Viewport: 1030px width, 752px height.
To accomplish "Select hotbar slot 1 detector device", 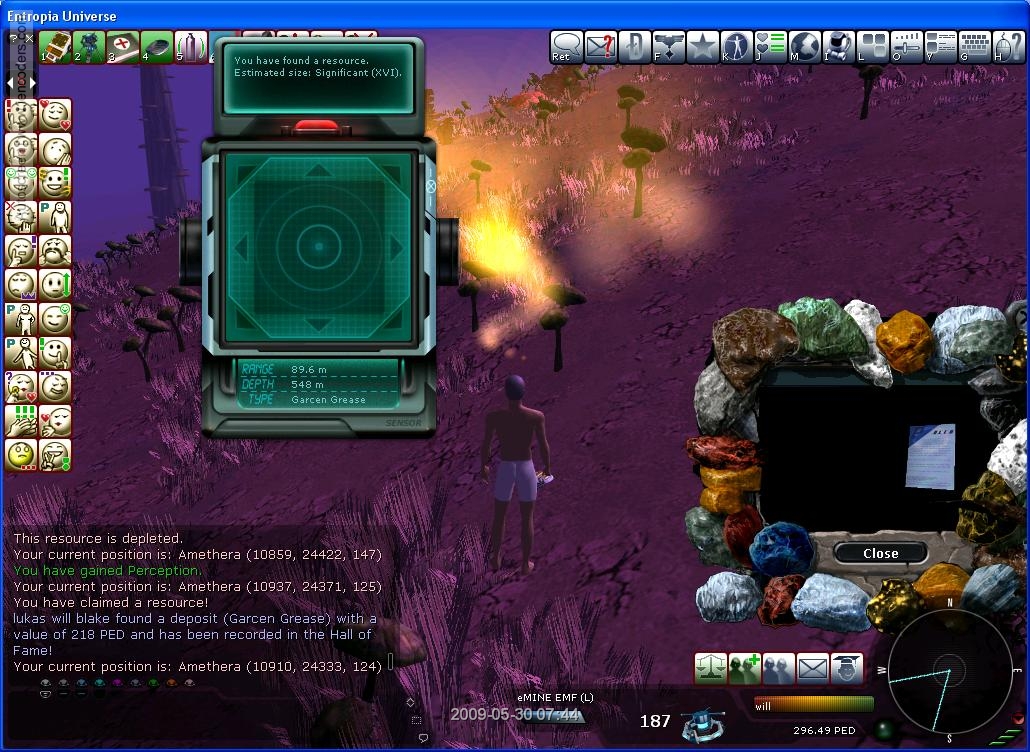I will point(54,46).
